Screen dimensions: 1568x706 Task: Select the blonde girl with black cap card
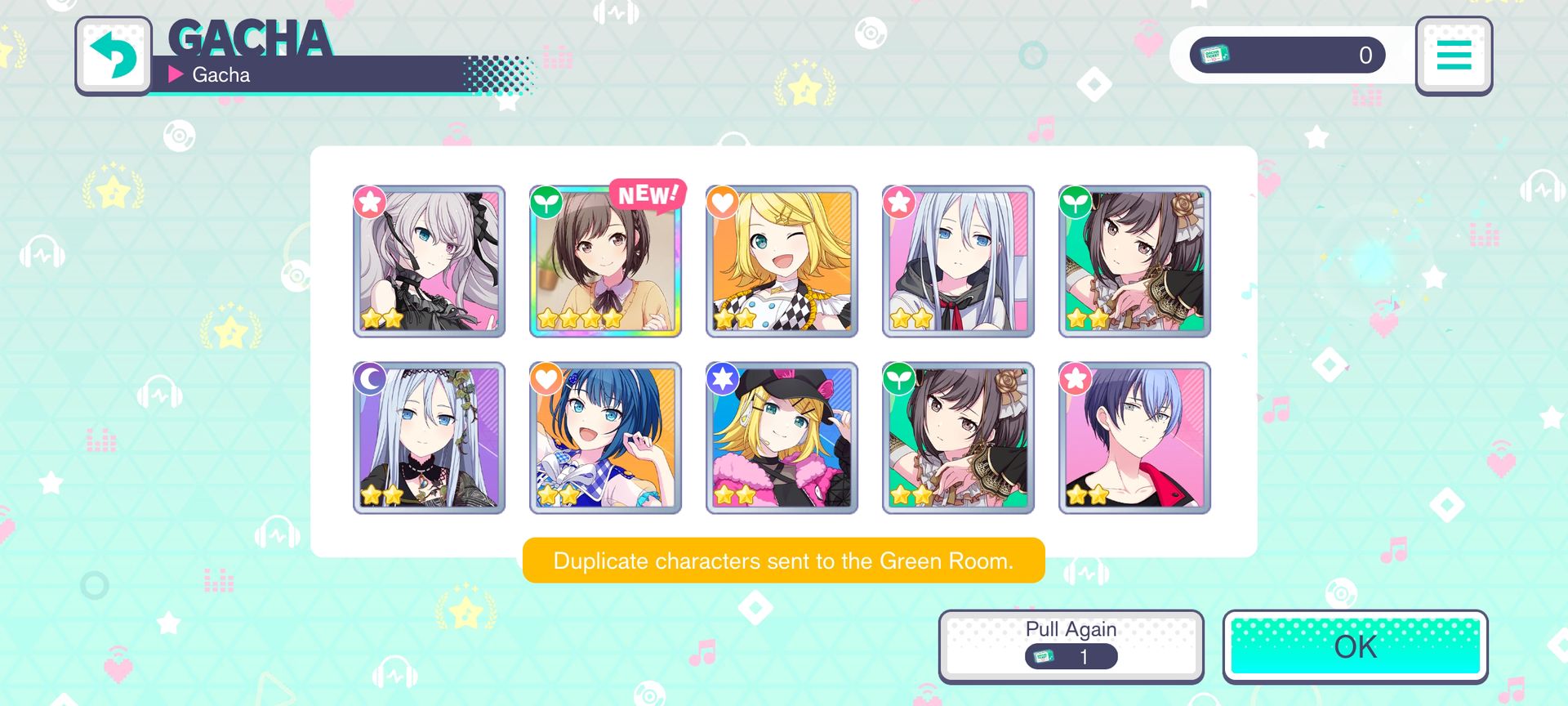(782, 438)
